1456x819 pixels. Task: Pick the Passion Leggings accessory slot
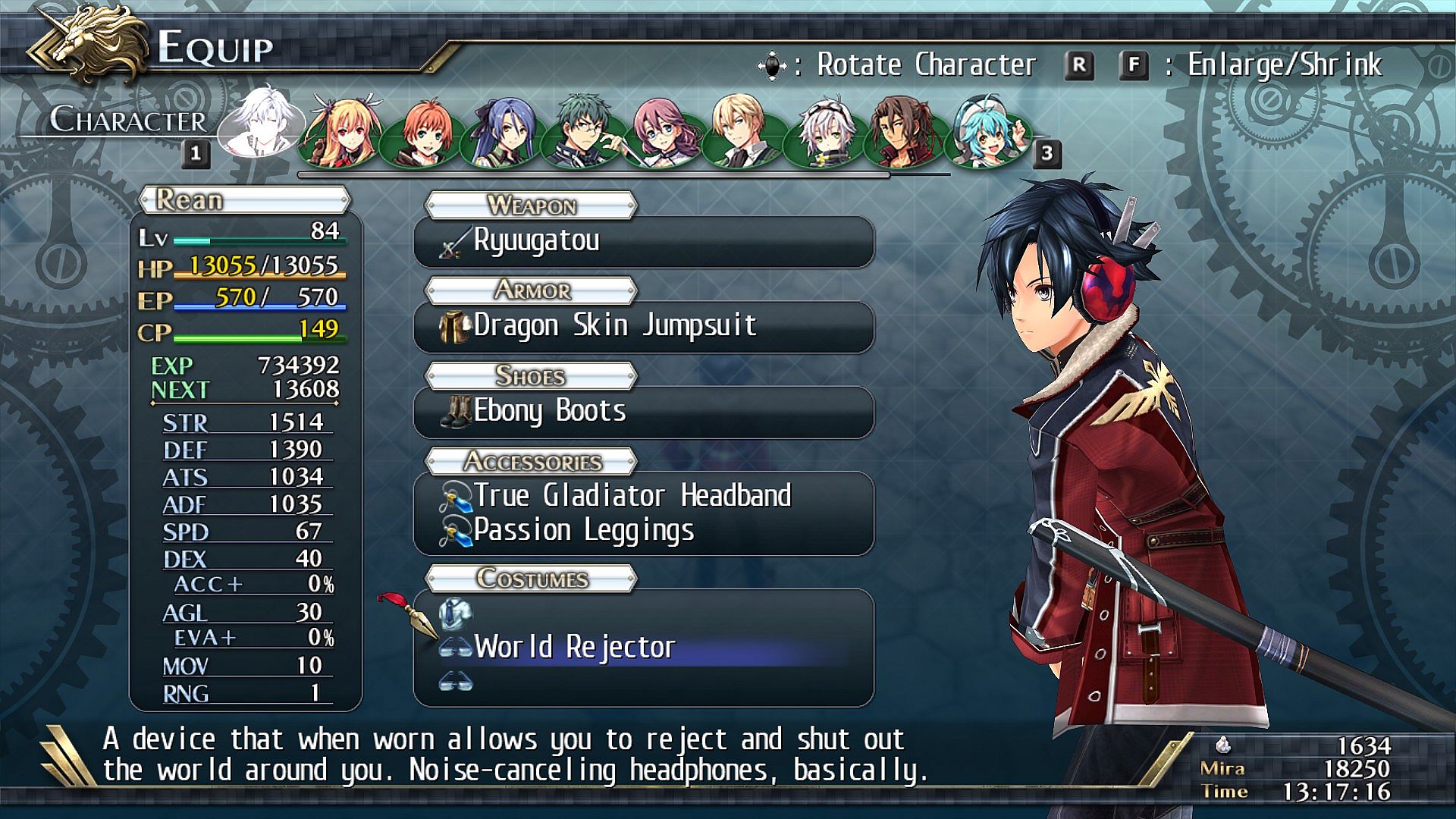tap(643, 531)
